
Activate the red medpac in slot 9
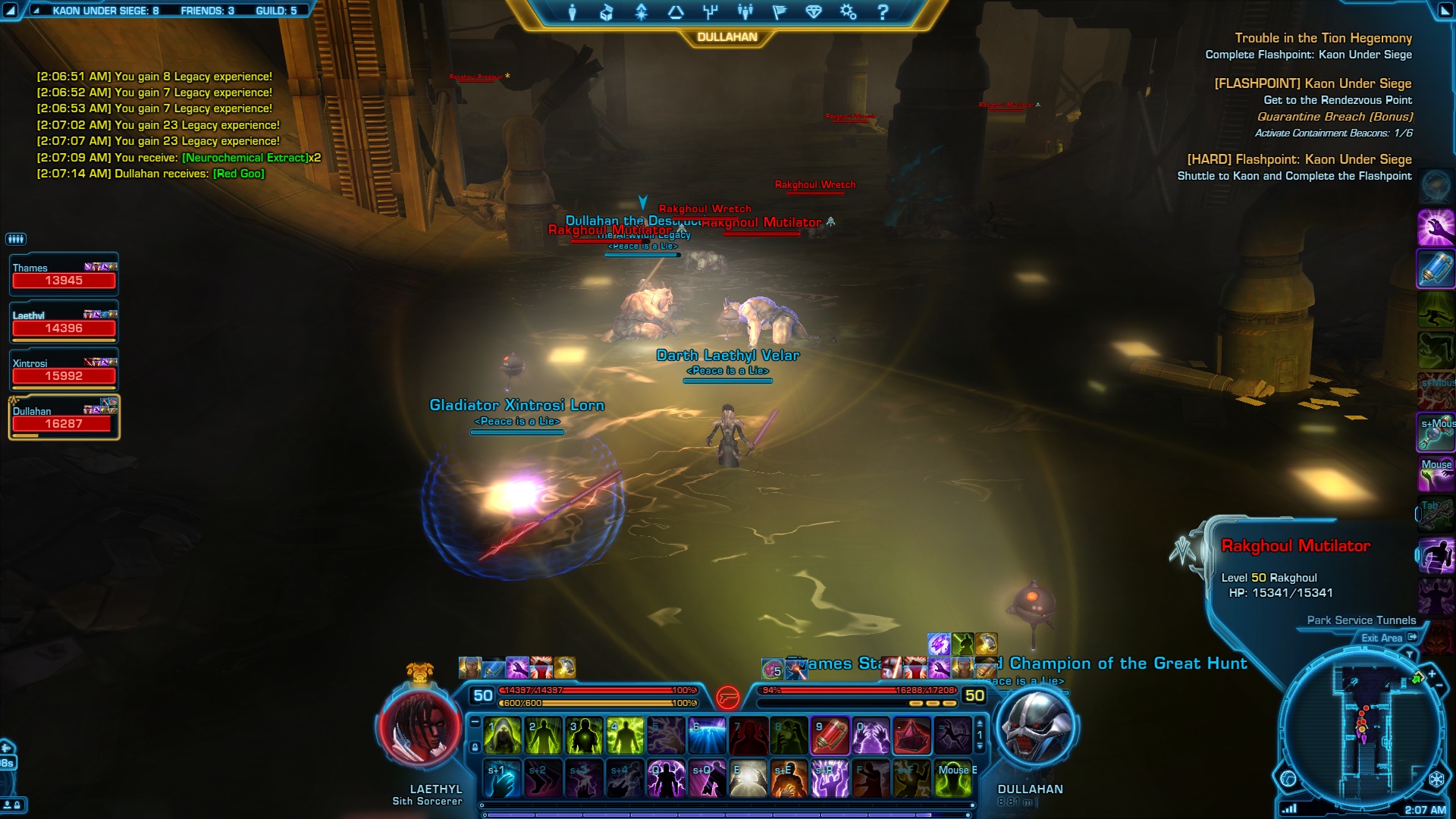830,736
